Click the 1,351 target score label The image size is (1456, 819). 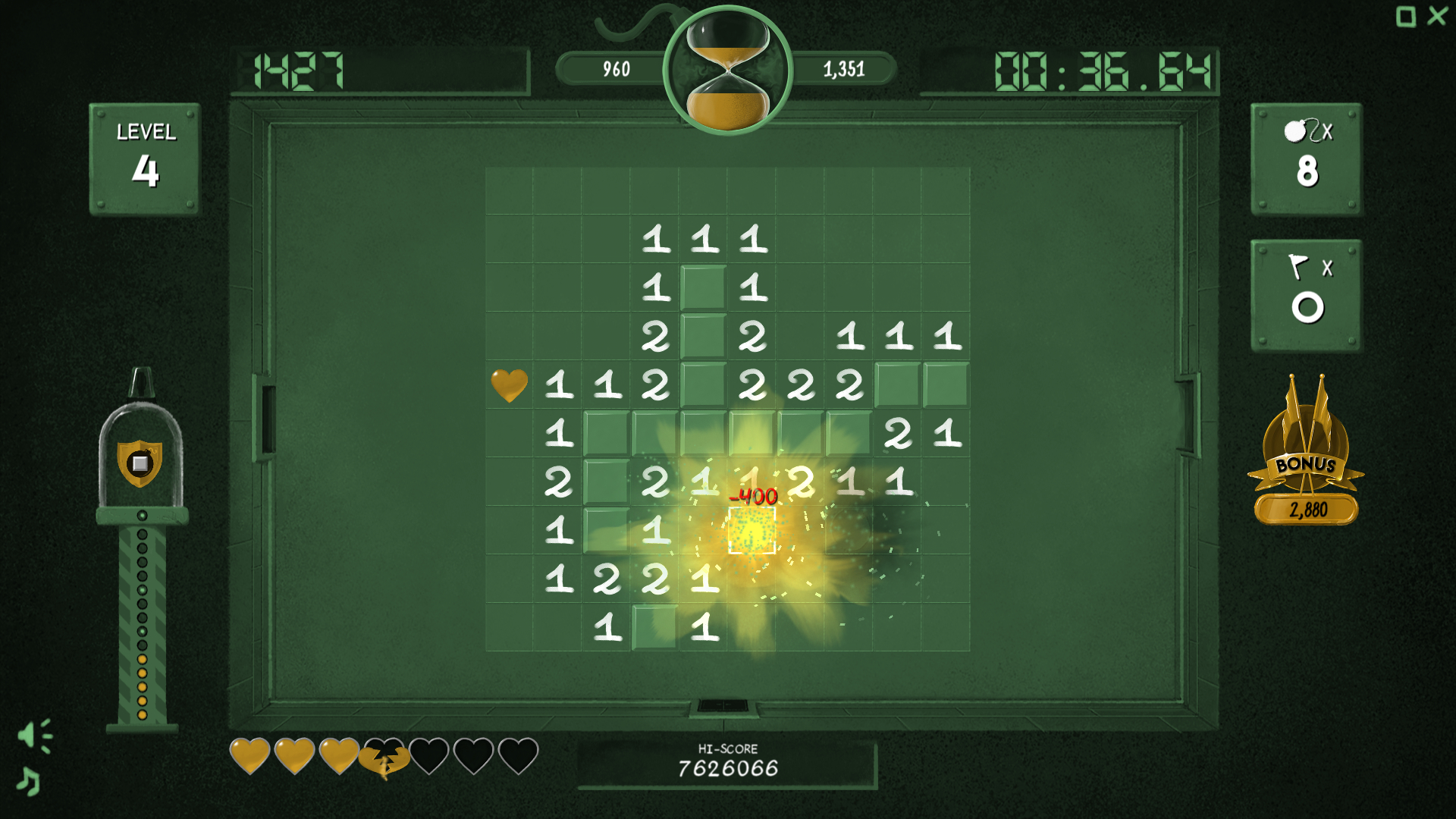point(844,67)
